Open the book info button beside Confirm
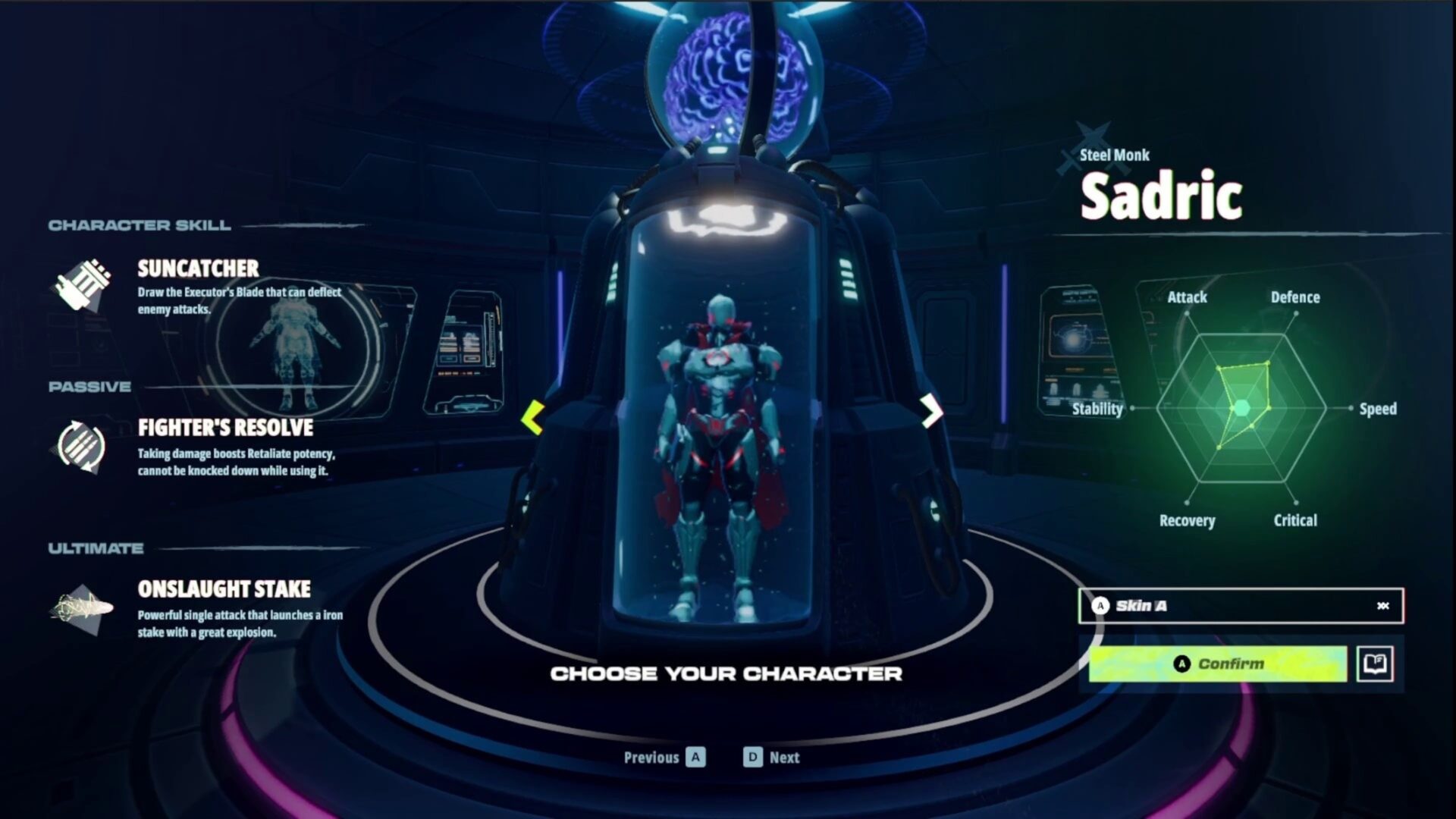Screen dimensions: 1456x819 1374,664
